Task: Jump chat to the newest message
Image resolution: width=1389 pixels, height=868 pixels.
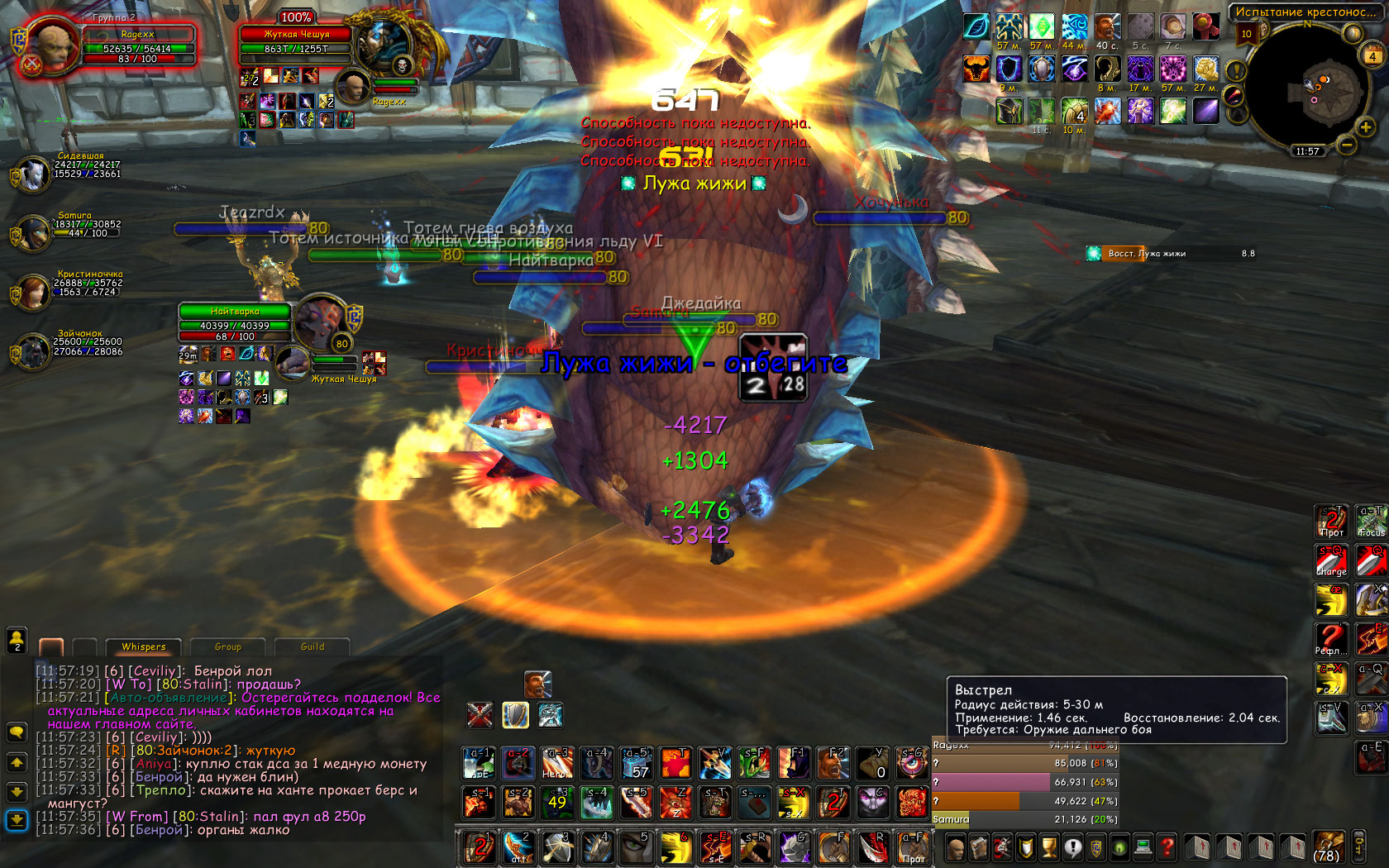Action: point(17,820)
